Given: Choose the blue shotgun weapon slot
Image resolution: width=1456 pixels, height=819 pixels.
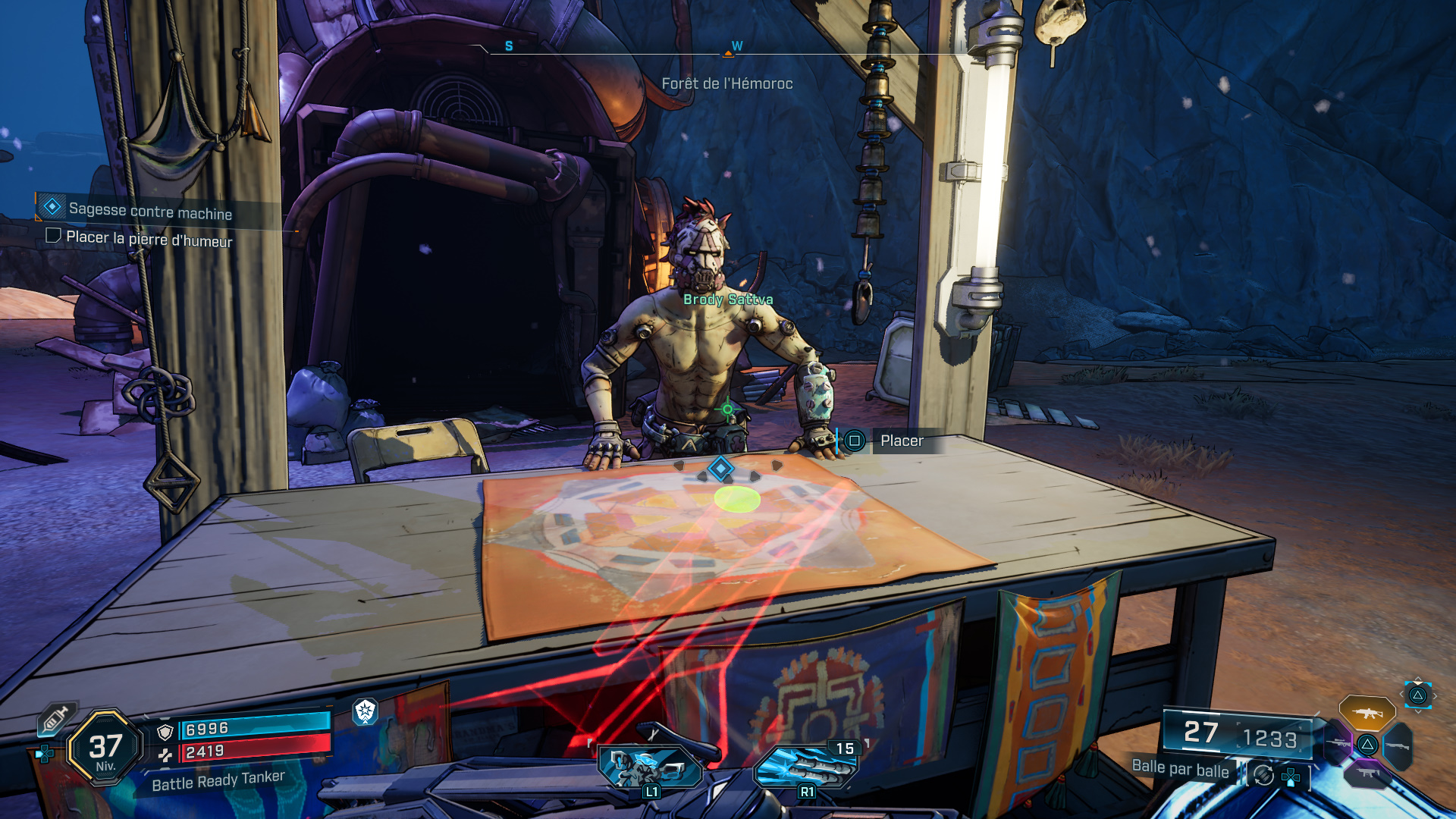Looking at the screenshot, I should 1398,746.
